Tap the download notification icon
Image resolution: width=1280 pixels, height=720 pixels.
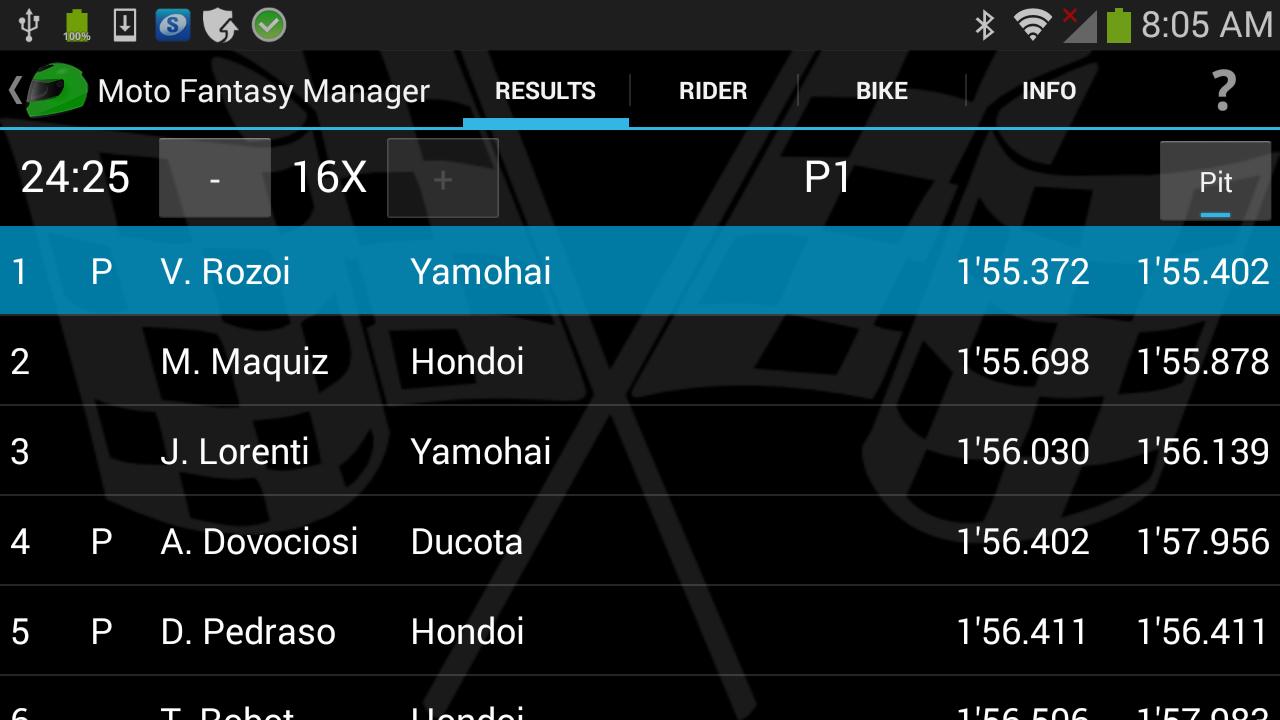pos(122,24)
